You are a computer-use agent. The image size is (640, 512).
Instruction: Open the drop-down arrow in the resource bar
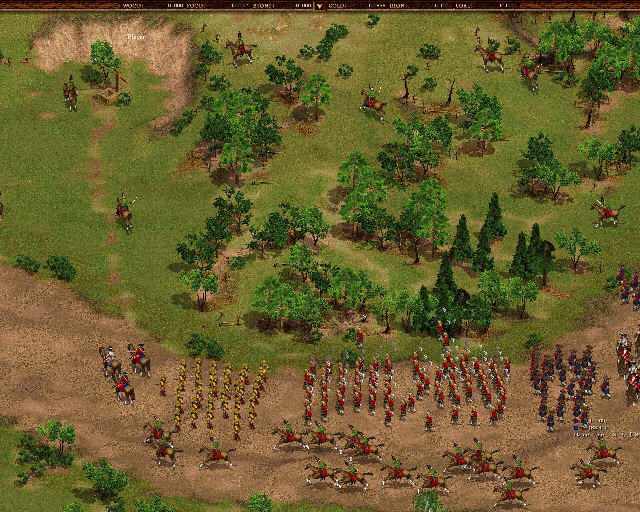[x=320, y=5]
